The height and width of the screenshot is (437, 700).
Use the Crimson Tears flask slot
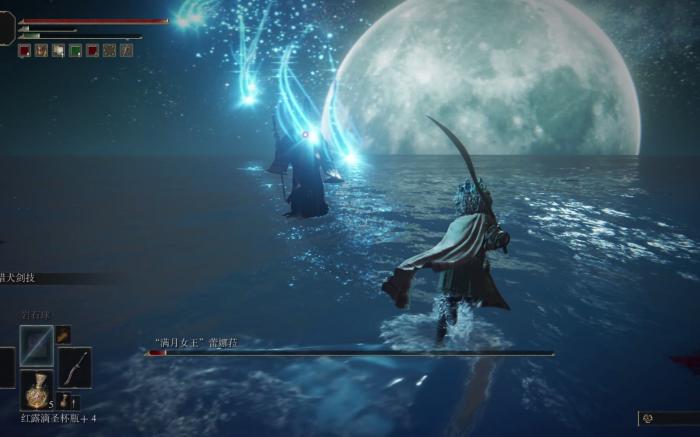click(x=37, y=389)
